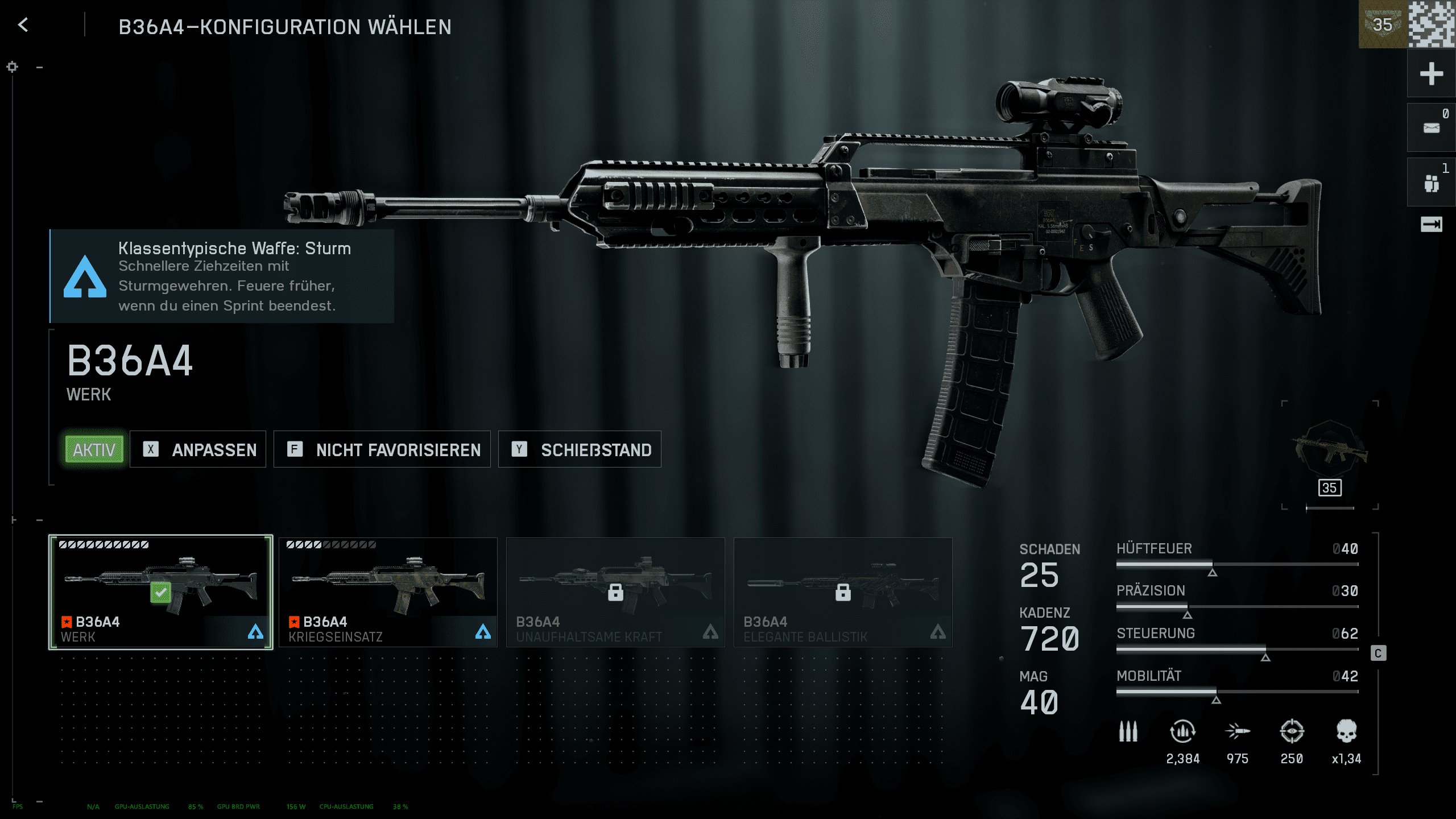The height and width of the screenshot is (819, 1456).
Task: Open weapon mastery badge level 35
Action: 1330,455
